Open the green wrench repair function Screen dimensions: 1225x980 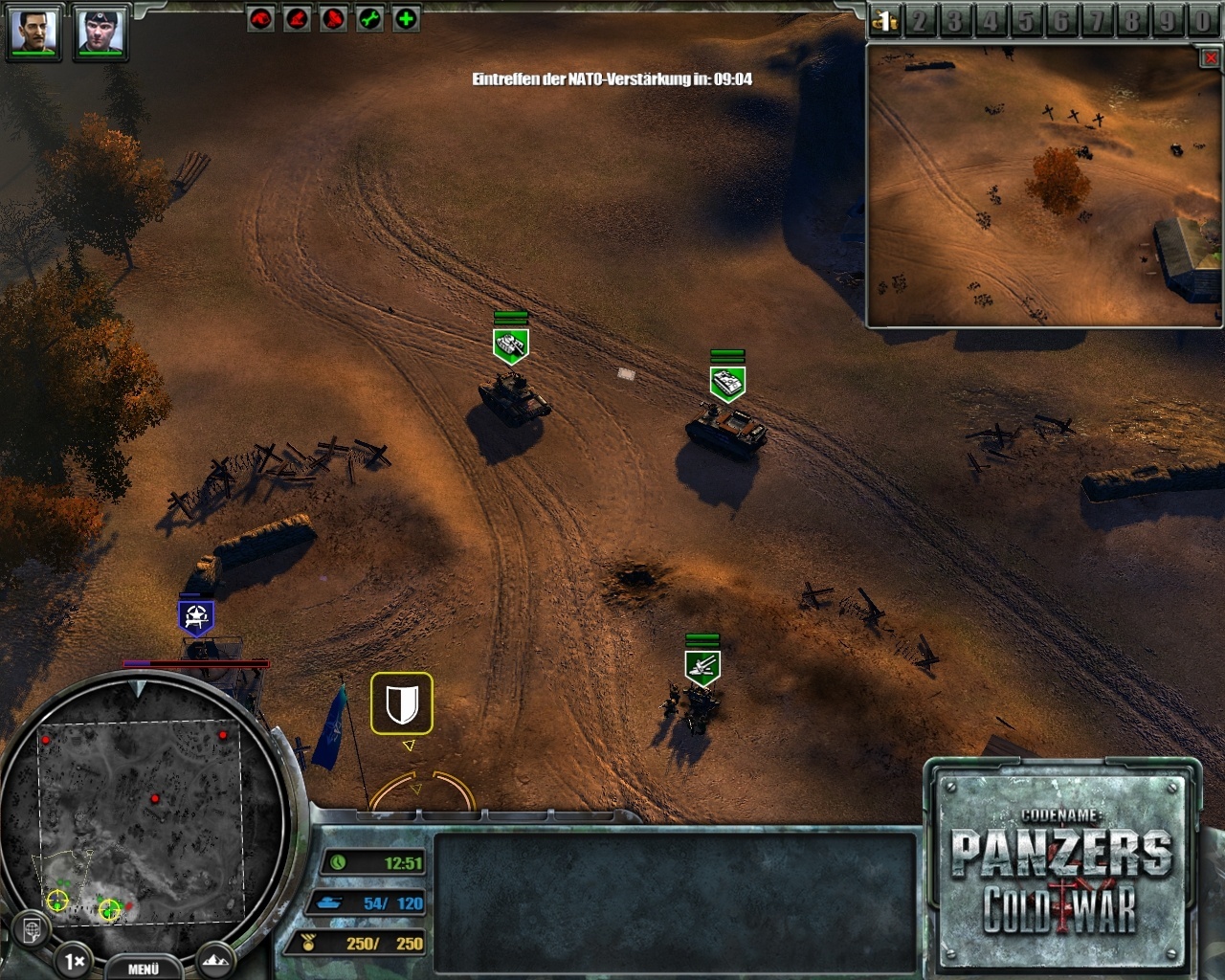[371, 17]
